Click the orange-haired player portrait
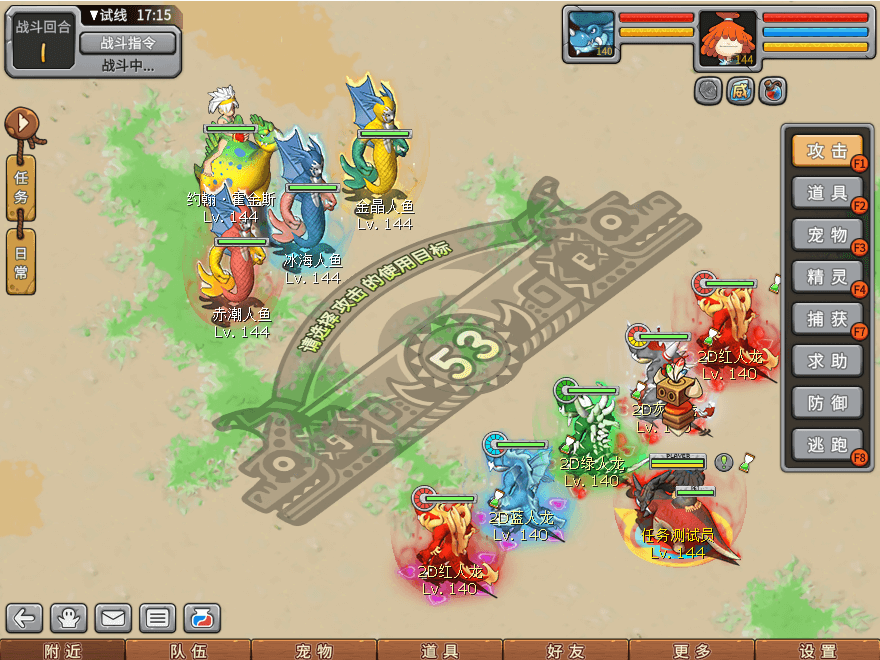Viewport: 880px width, 660px height. pyautogui.click(x=727, y=38)
